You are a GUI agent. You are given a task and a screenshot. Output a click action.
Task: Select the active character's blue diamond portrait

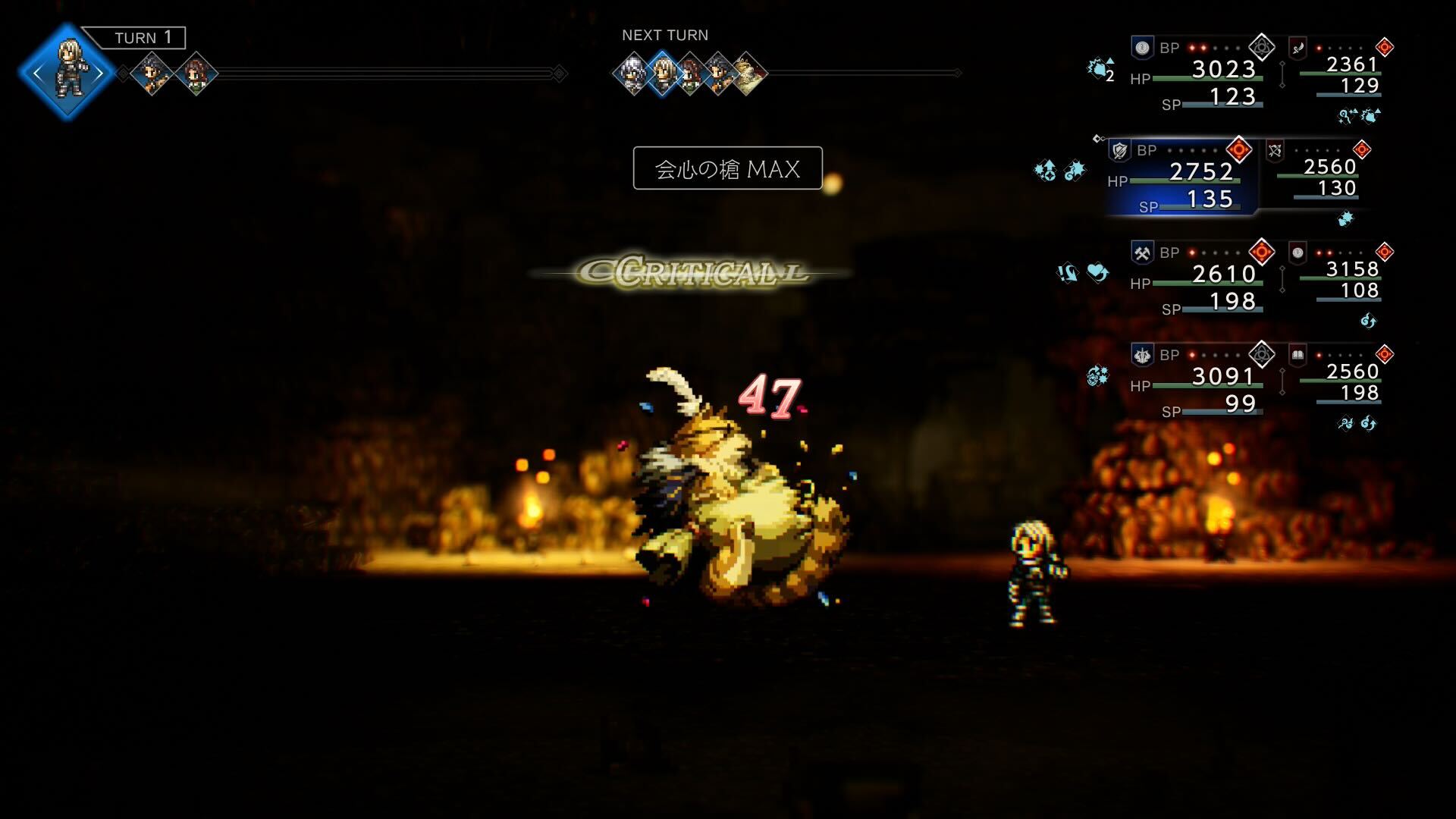pyautogui.click(x=68, y=73)
